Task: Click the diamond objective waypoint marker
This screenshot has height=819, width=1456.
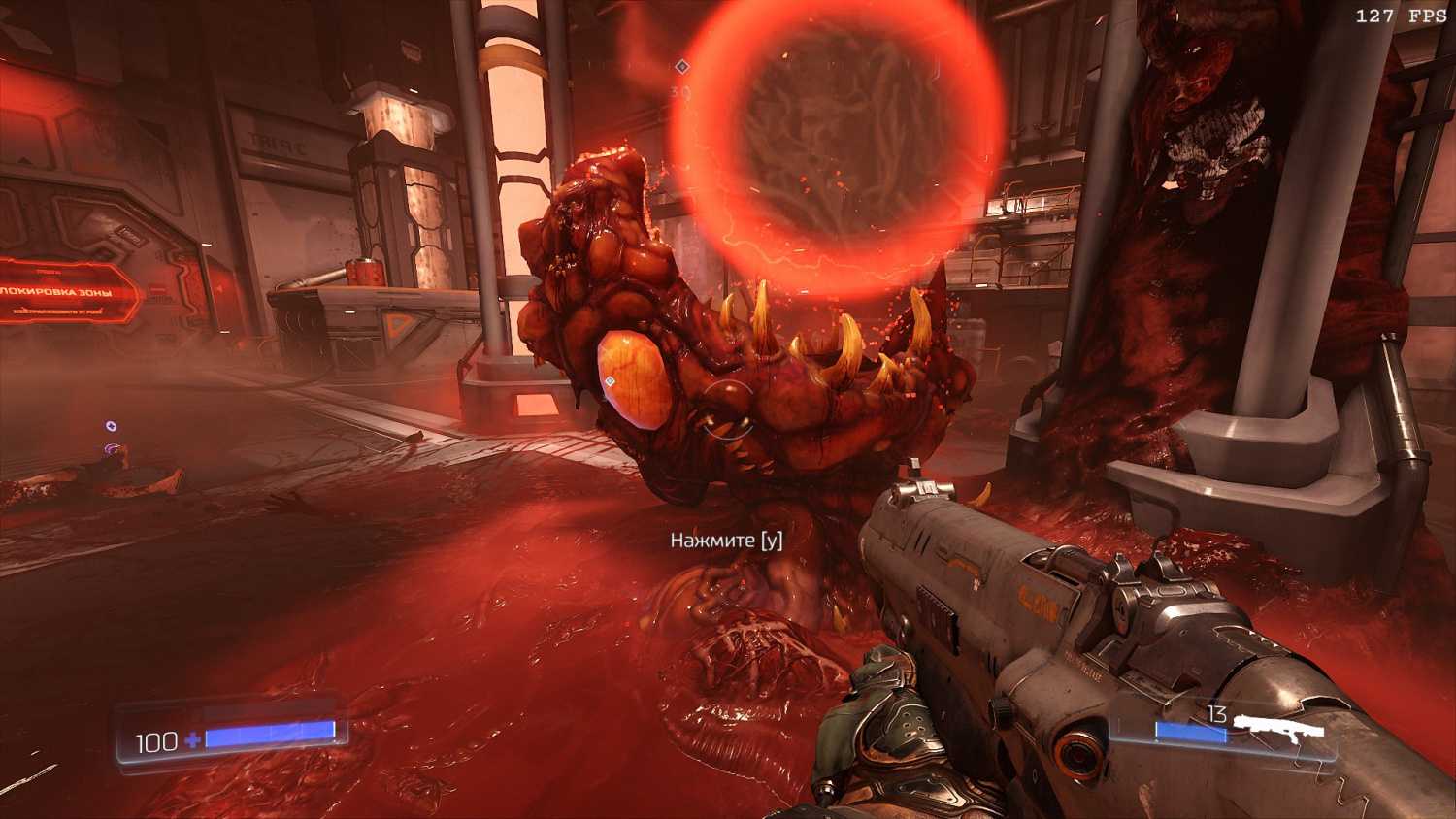Action: click(x=681, y=66)
